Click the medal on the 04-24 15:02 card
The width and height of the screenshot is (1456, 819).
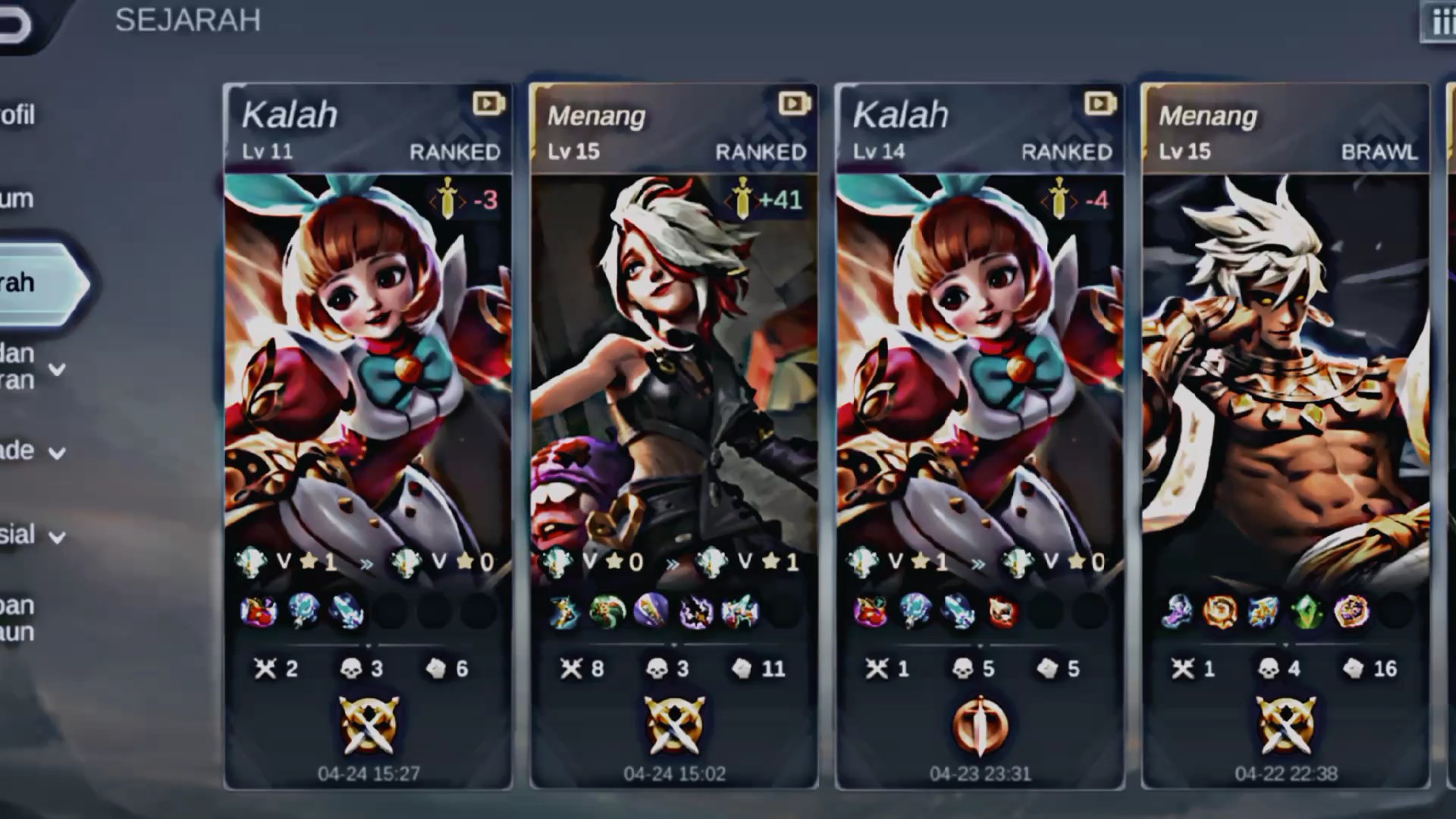(673, 725)
